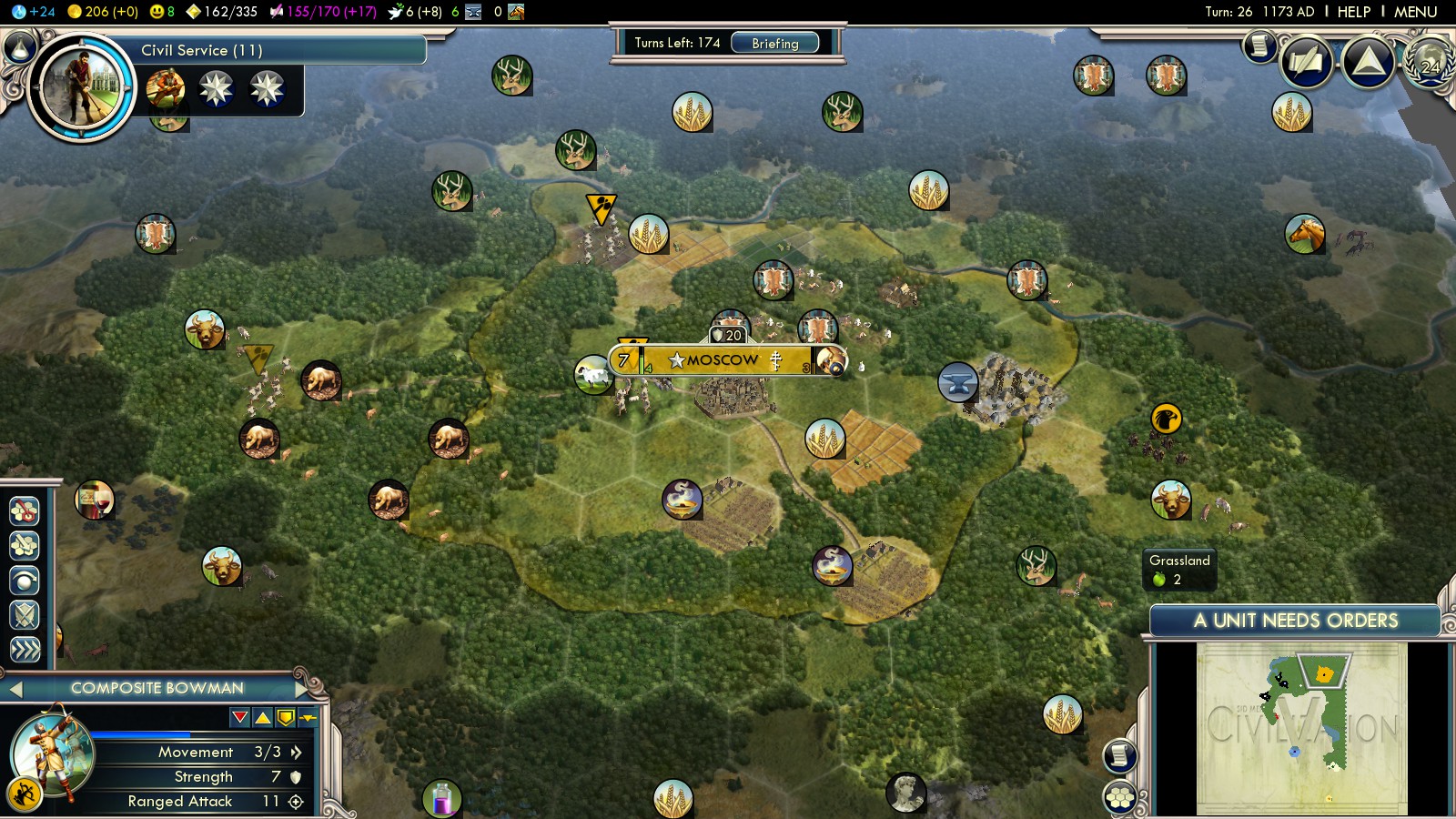Click the Composite Bowman unit portrait
1456x819 pixels.
pos(51,753)
